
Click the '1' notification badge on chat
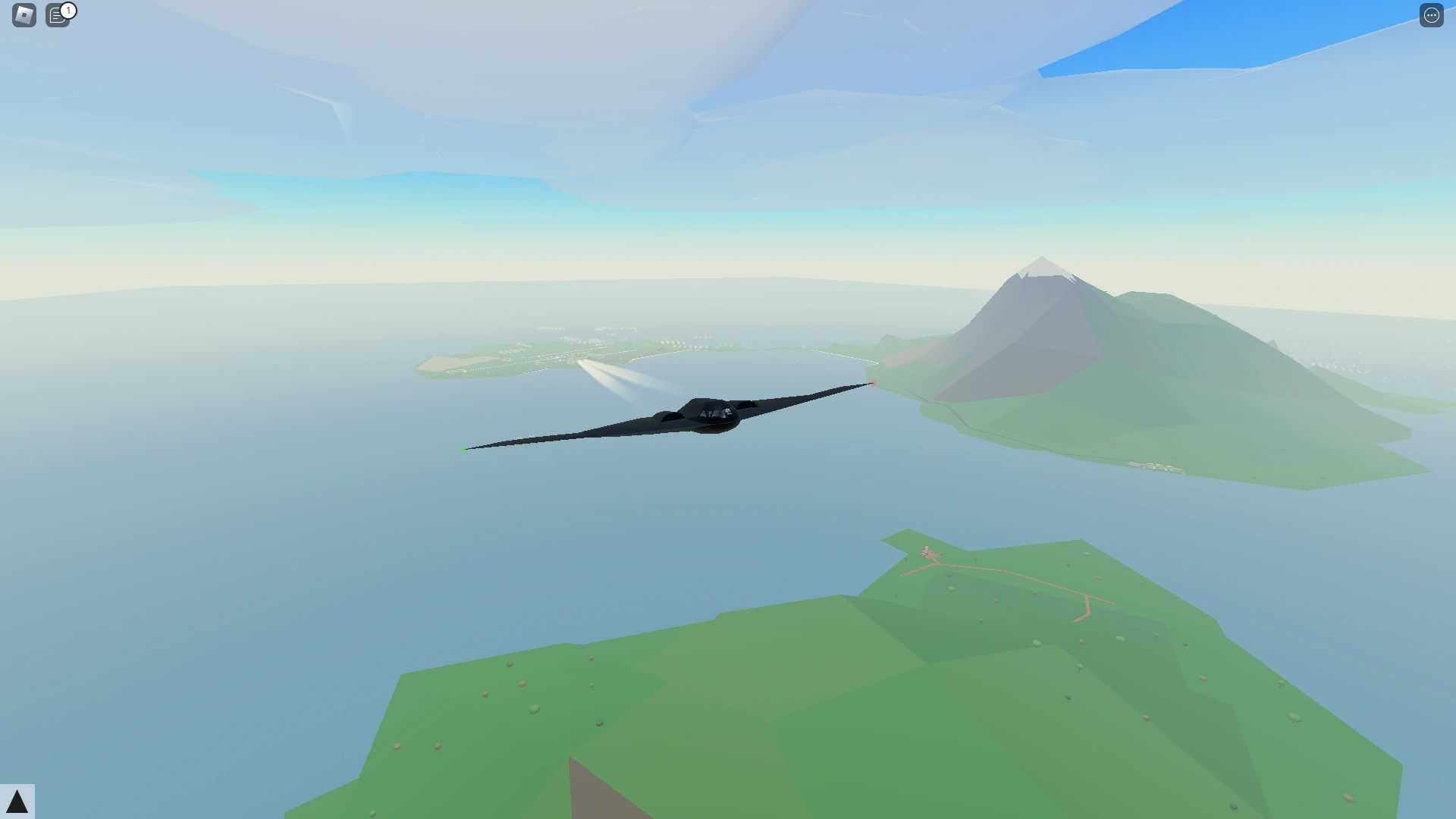tap(68, 9)
